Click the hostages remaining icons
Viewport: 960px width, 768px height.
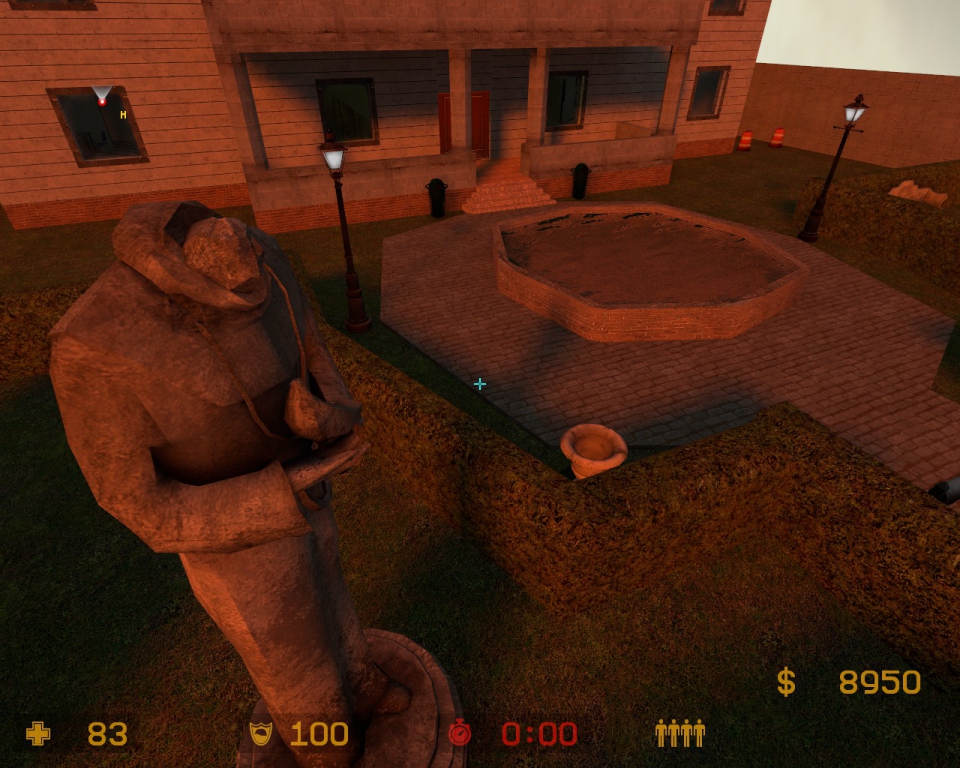point(680,734)
